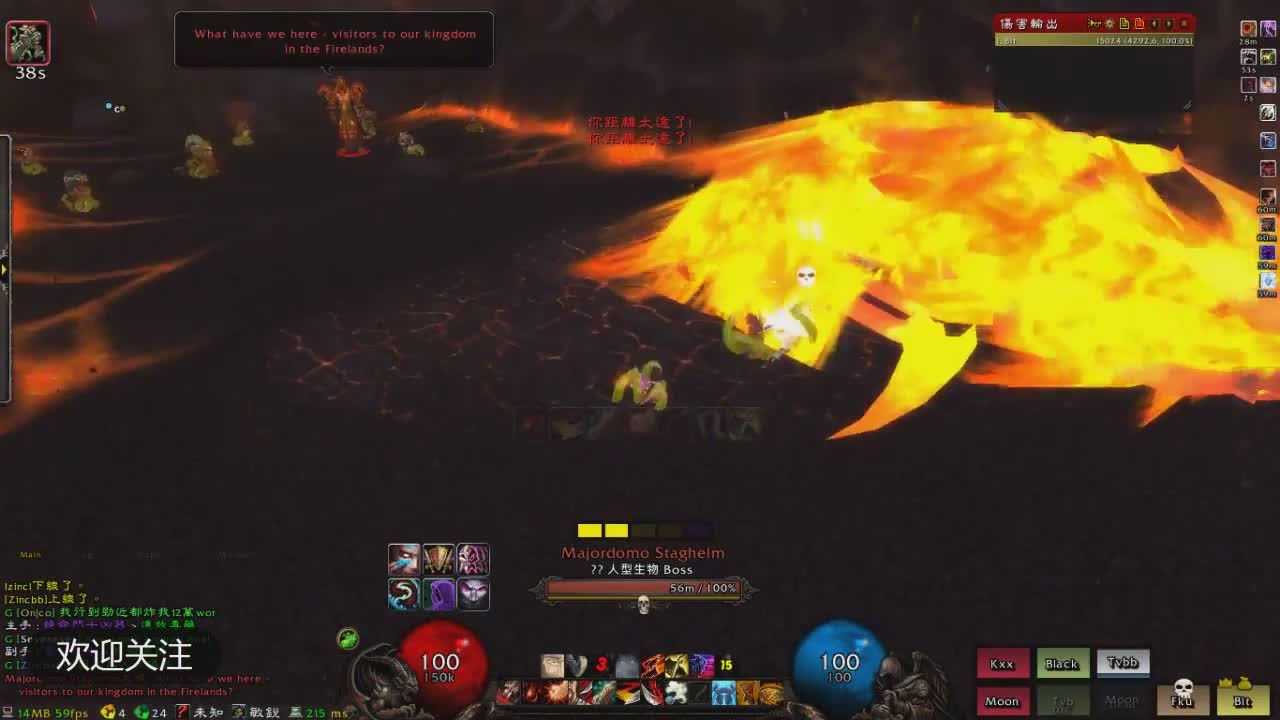Click the portrait icon with 38s timer
This screenshot has width=1280, height=720.
pyautogui.click(x=28, y=42)
